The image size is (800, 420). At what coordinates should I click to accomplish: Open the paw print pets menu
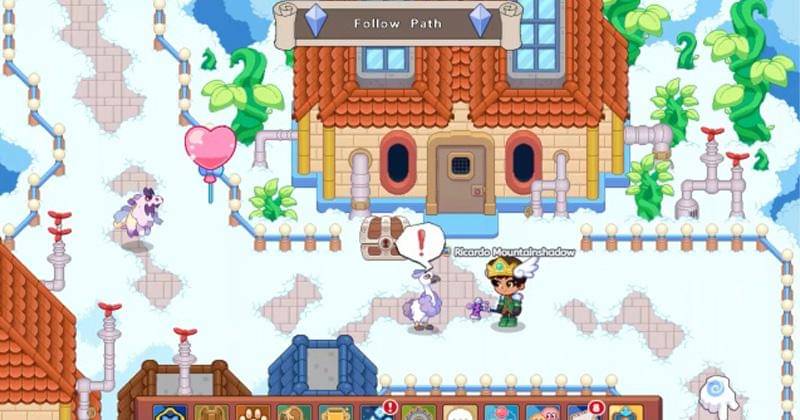pyautogui.click(x=249, y=412)
